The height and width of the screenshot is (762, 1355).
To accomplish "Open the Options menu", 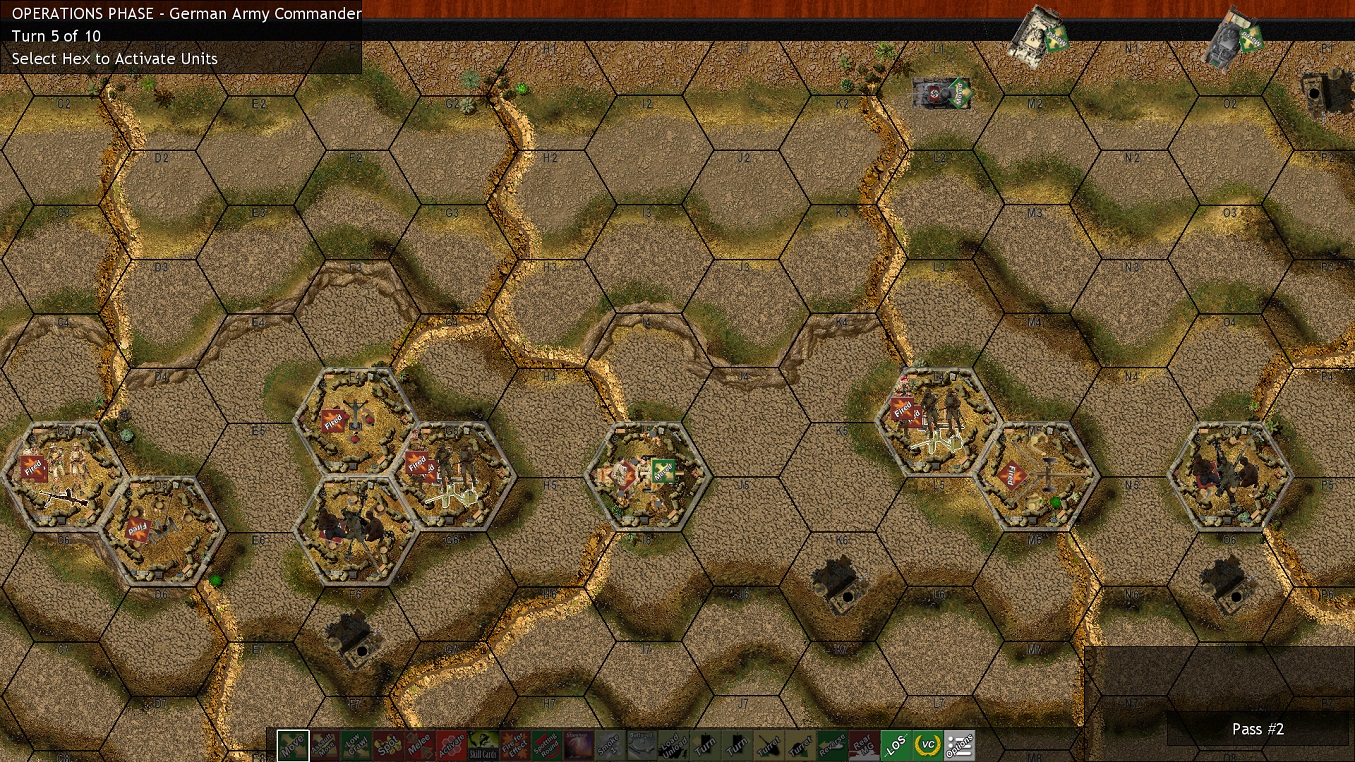I will (957, 745).
